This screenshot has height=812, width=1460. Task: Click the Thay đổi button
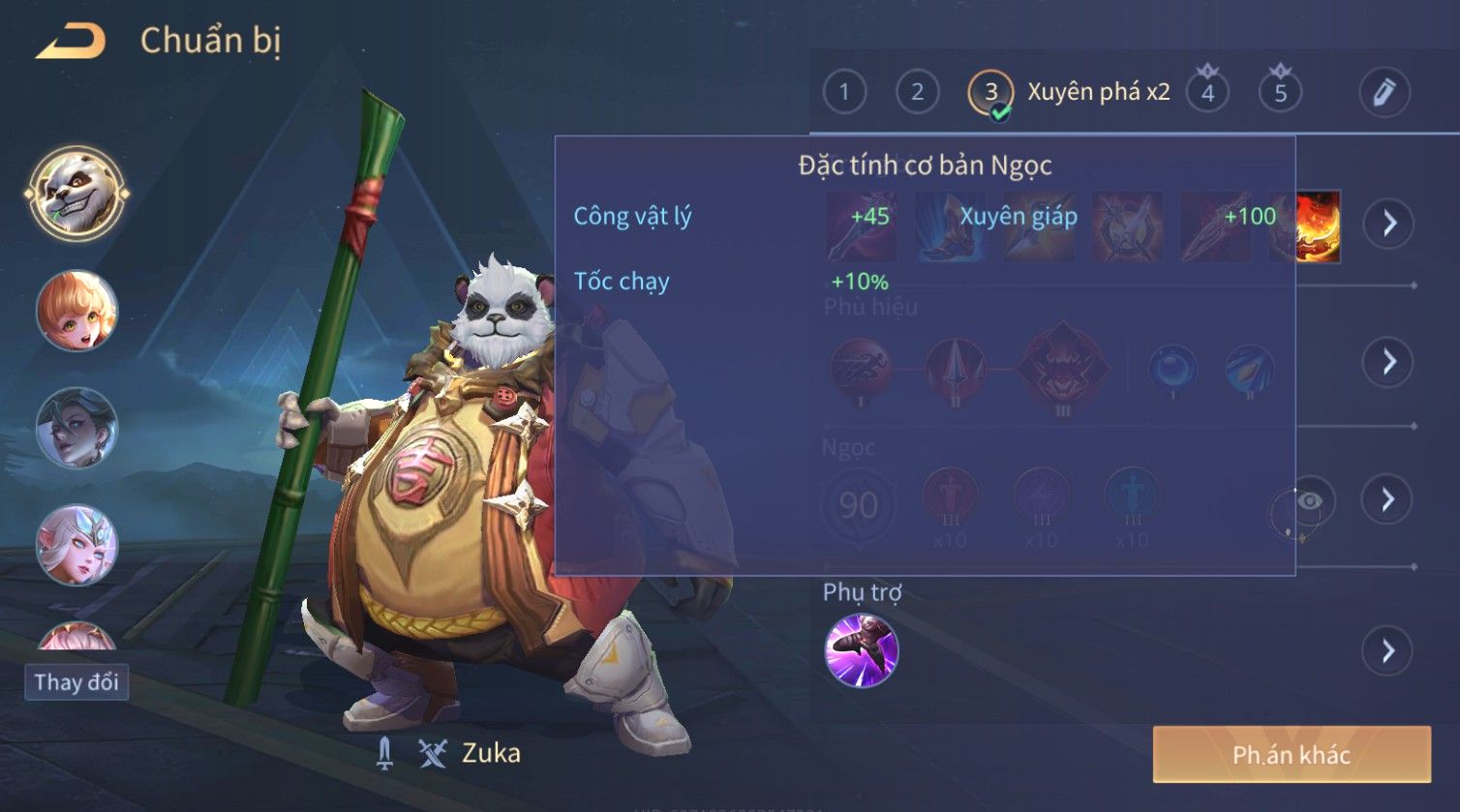[x=76, y=682]
